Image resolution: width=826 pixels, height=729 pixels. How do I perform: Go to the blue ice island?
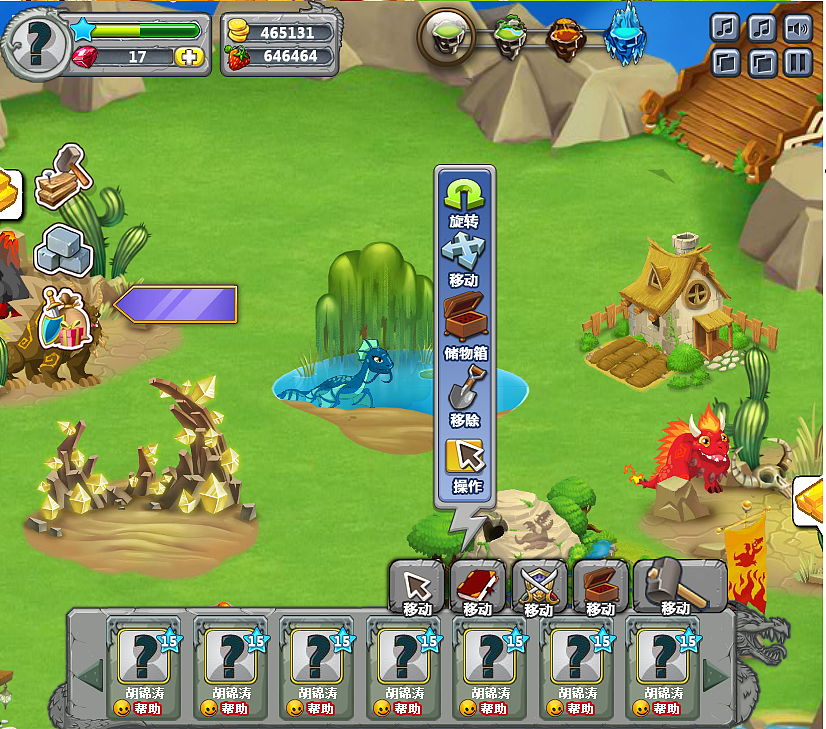[x=626, y=35]
